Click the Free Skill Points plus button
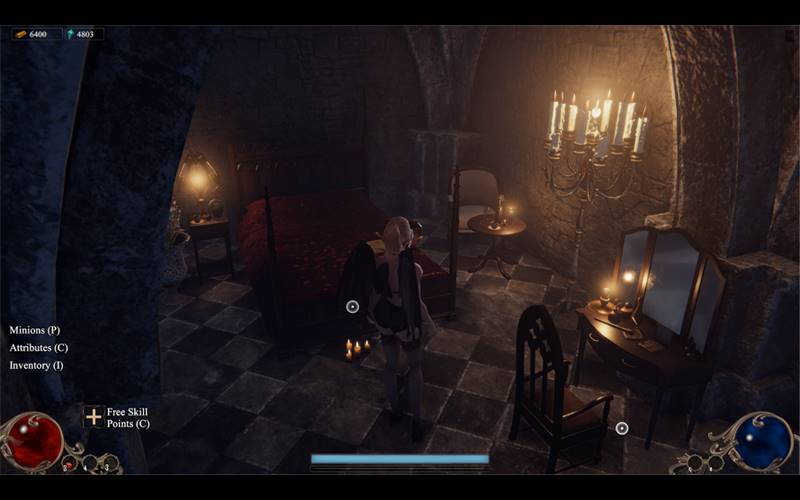This screenshot has height=500, width=800. pyautogui.click(x=93, y=417)
